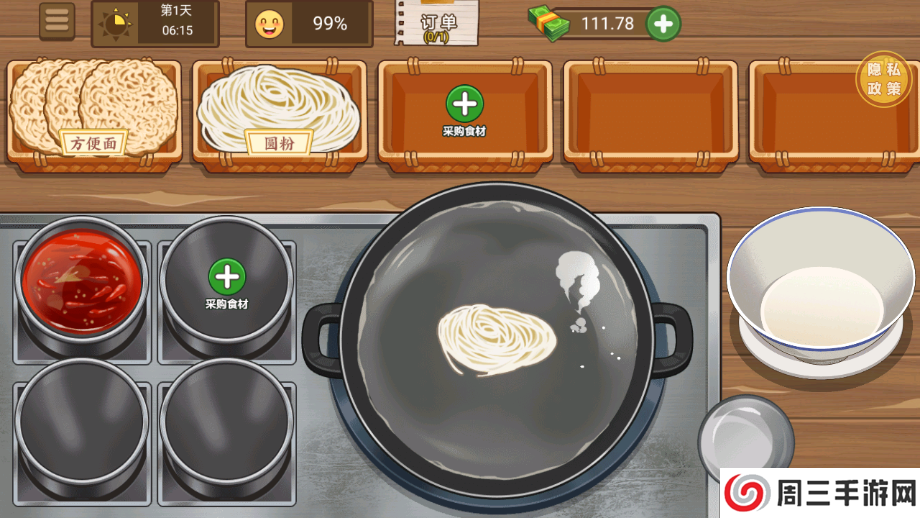Select the 圆粉 round noodle basket
920x518 pixels.
pos(280,110)
